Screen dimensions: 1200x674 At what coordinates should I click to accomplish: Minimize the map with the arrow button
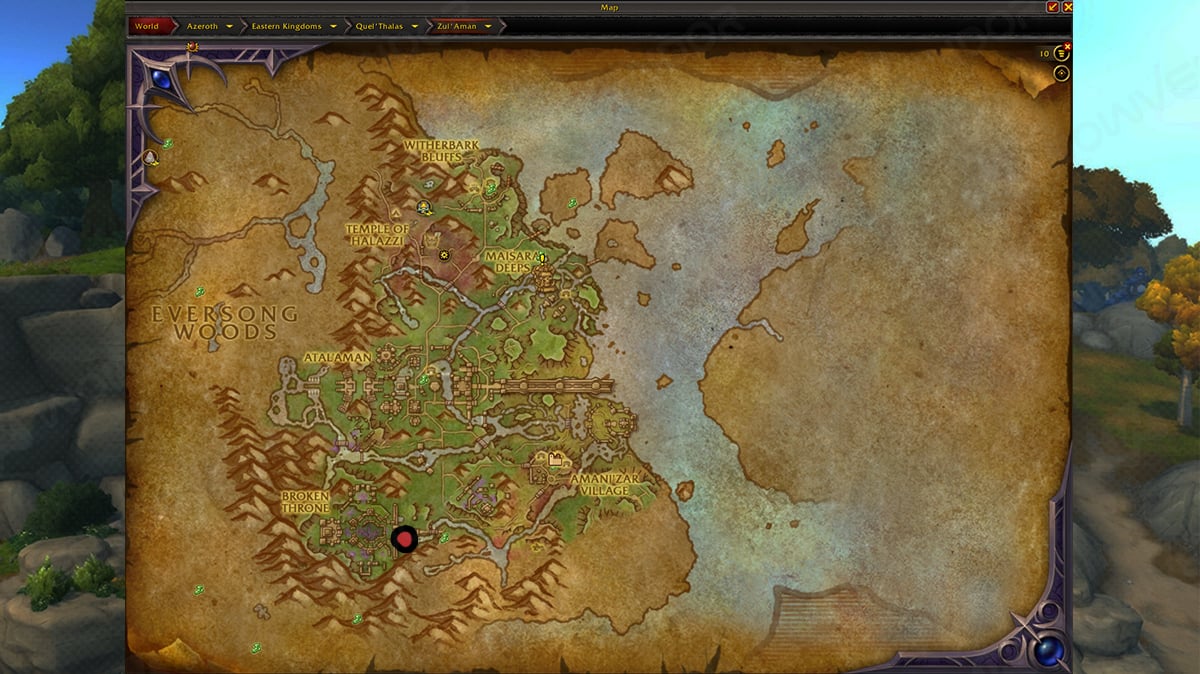(1052, 7)
